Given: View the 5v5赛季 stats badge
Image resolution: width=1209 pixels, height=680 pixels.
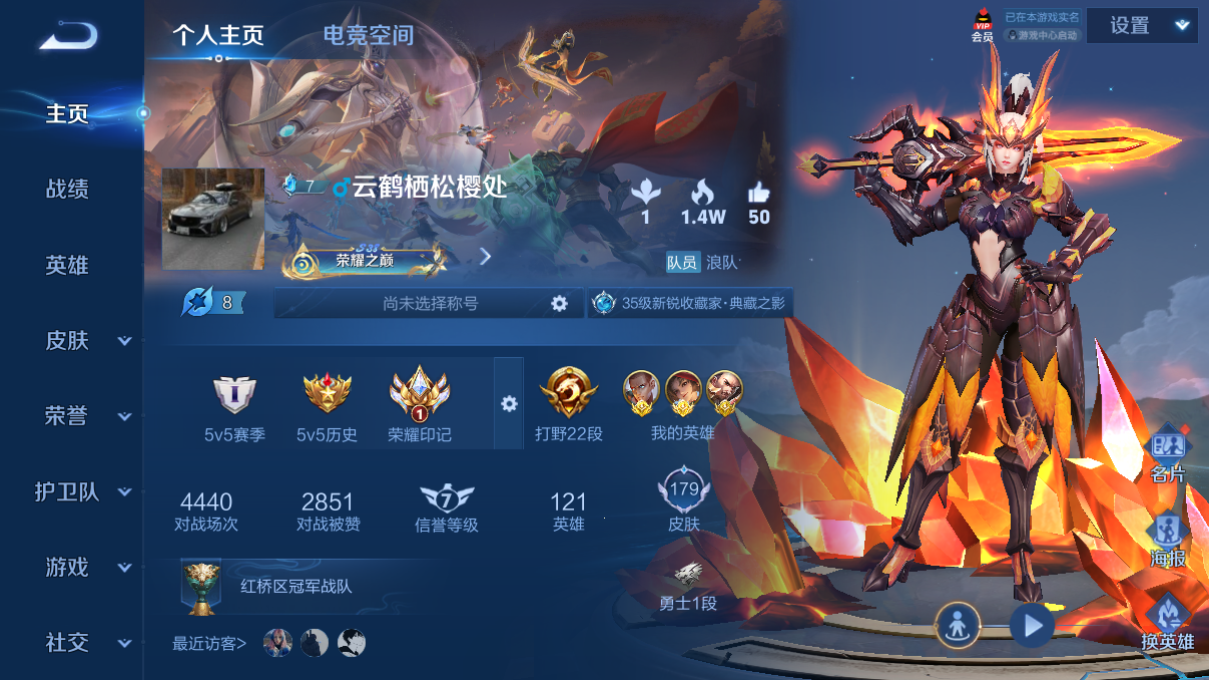Looking at the screenshot, I should pyautogui.click(x=234, y=406).
